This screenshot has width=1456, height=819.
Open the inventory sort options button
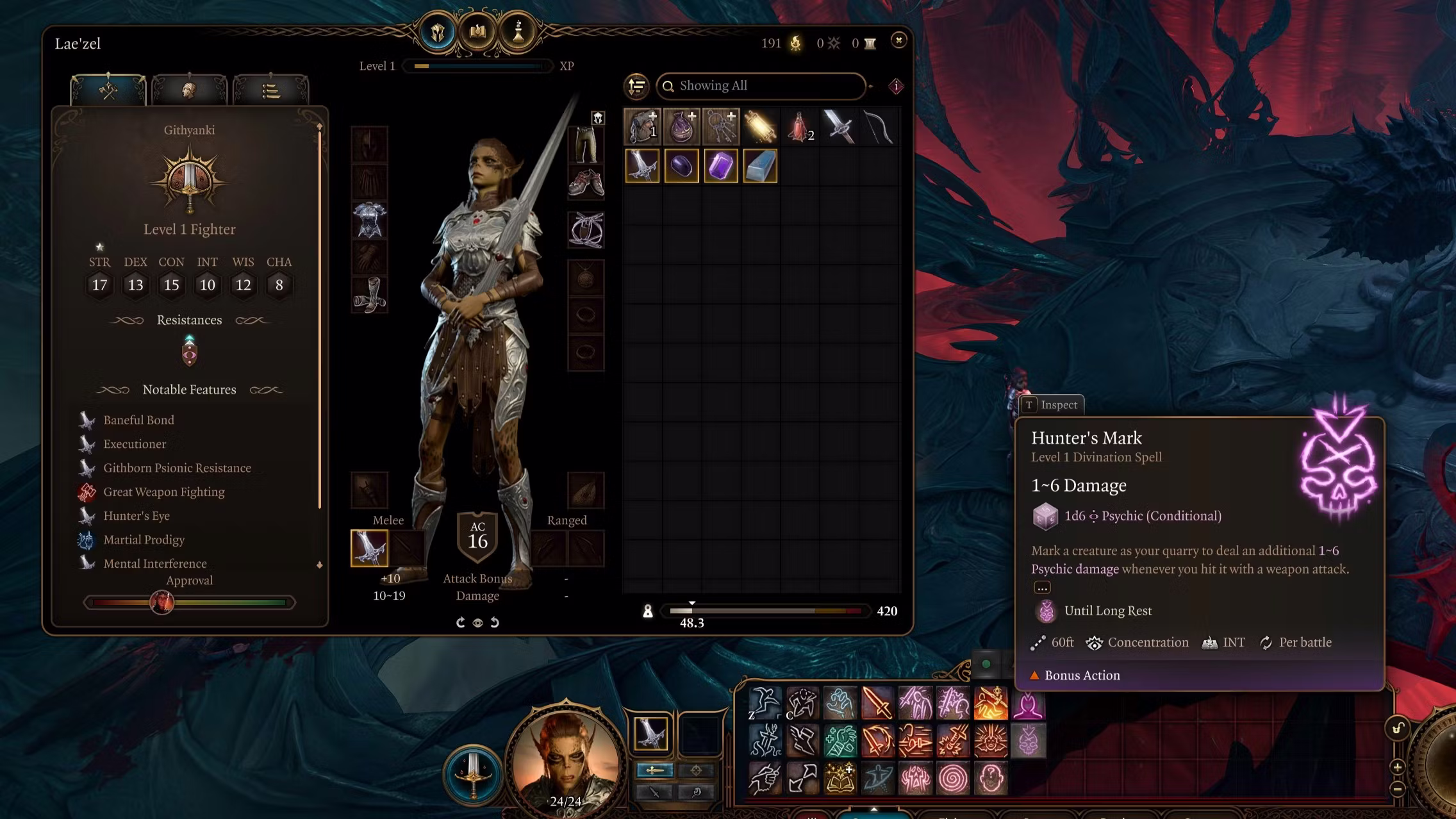coord(636,86)
